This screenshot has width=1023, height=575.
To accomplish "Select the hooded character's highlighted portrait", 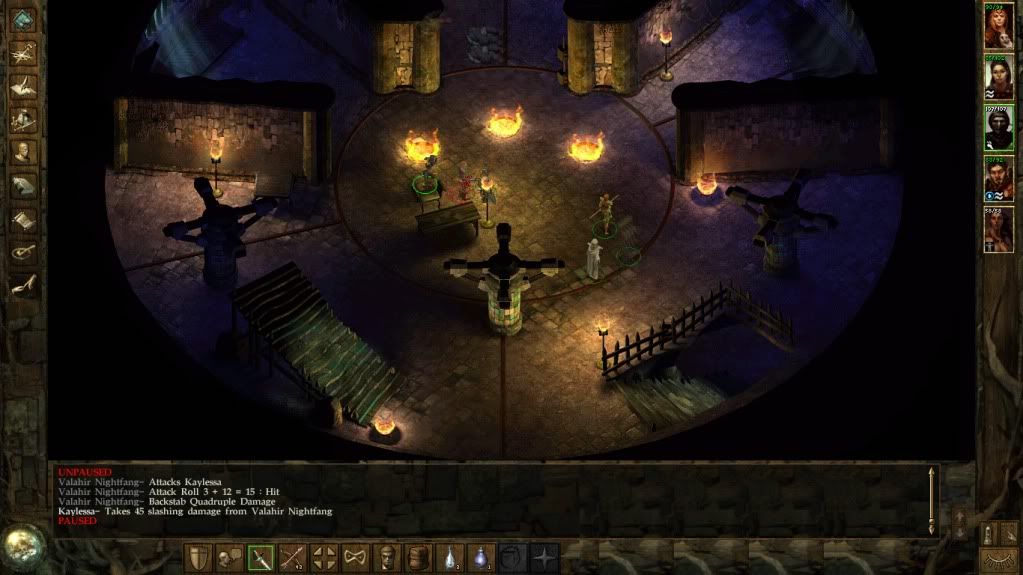I will (997, 127).
